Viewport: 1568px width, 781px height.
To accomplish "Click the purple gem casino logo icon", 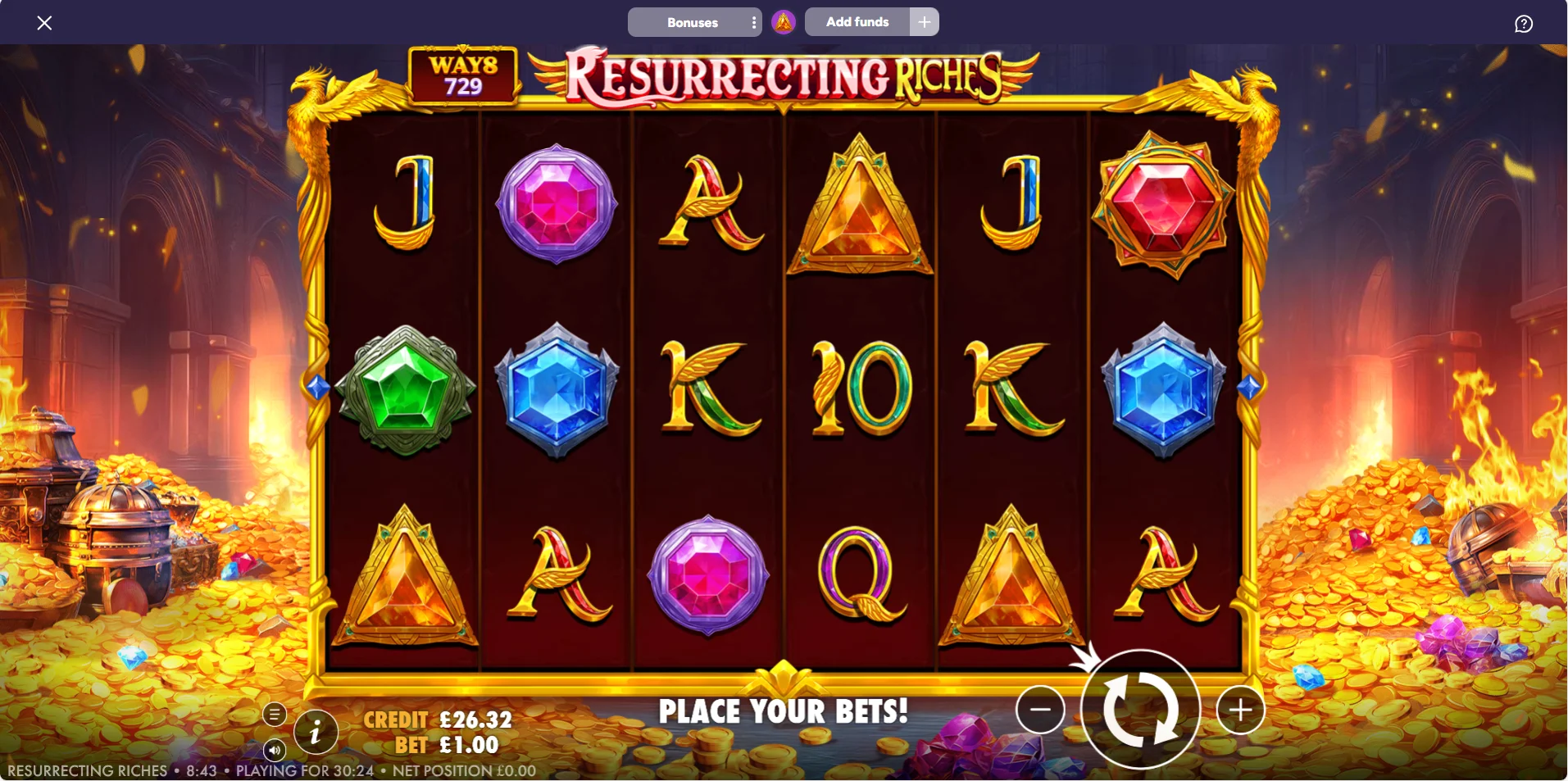I will click(784, 21).
